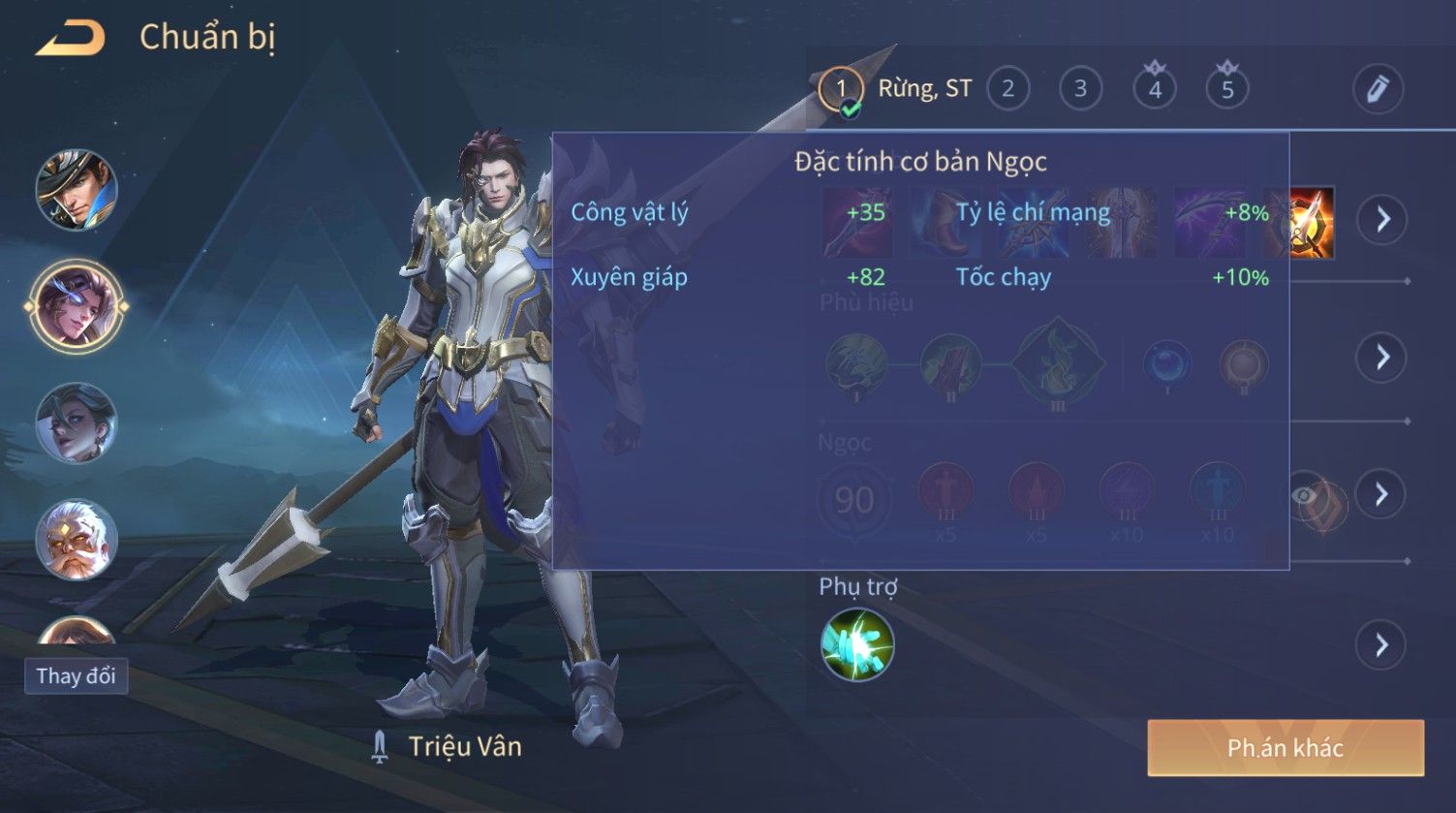Expand the Ngọc section arrow
The height and width of the screenshot is (813, 1456).
coord(1381,494)
